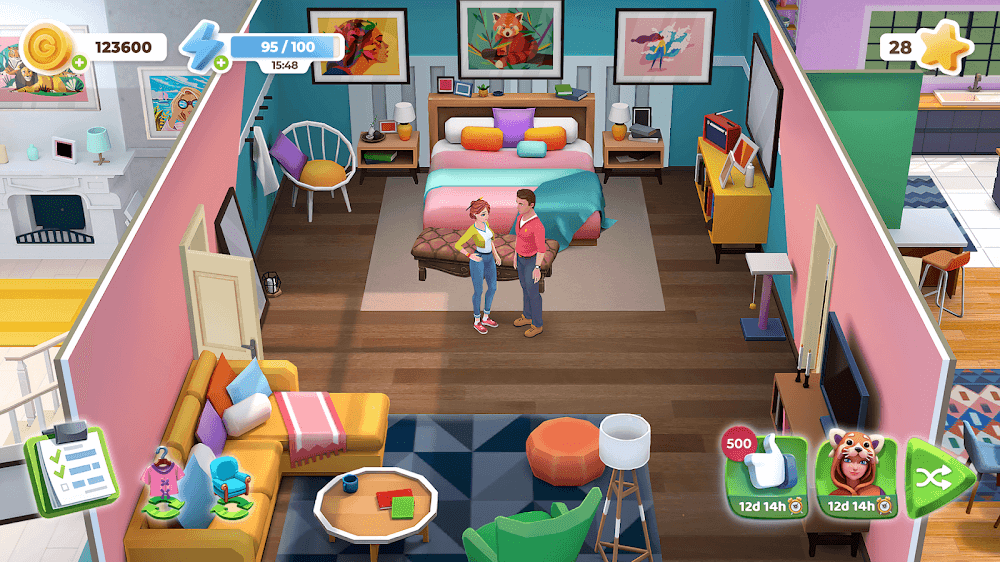
Task: Open the red panda hoodie event
Action: [856, 476]
